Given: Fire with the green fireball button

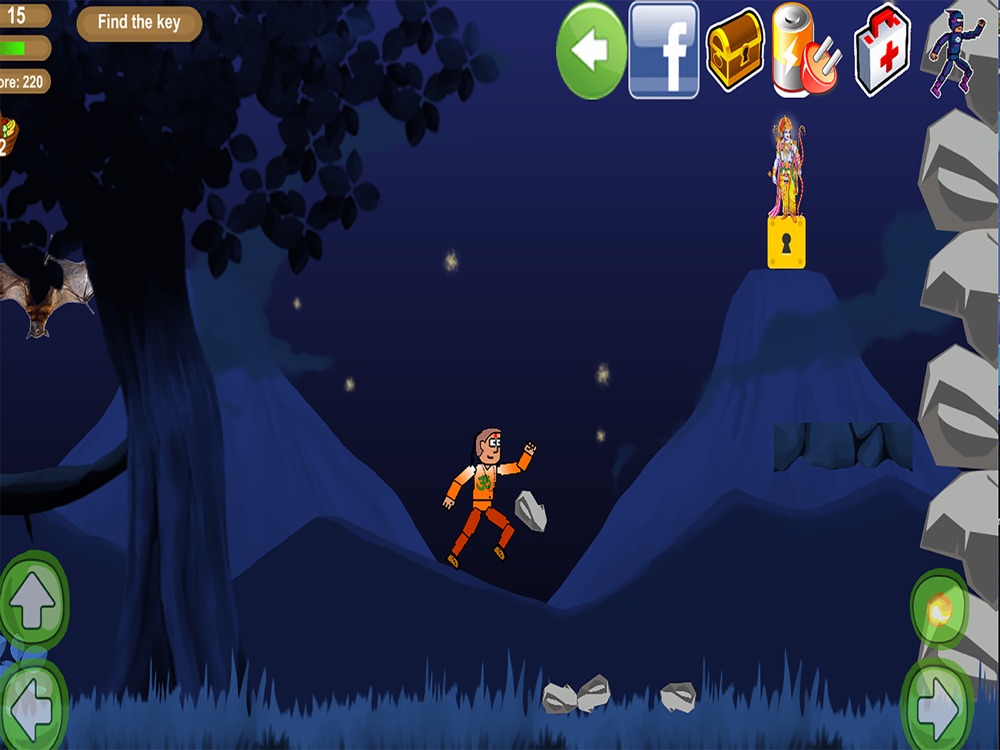Looking at the screenshot, I should (939, 608).
